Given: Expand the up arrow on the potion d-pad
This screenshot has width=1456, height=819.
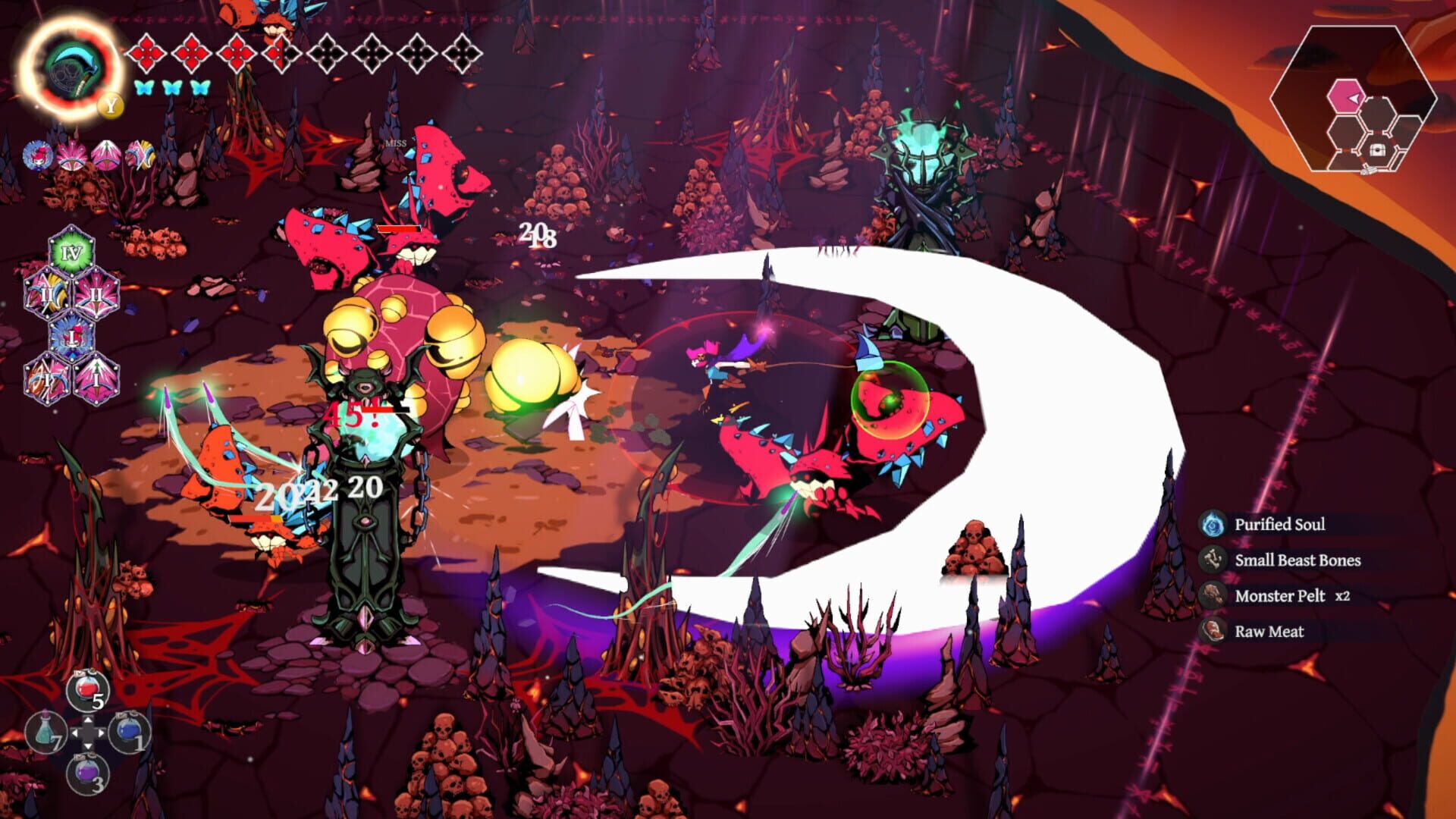Looking at the screenshot, I should 88,720.
